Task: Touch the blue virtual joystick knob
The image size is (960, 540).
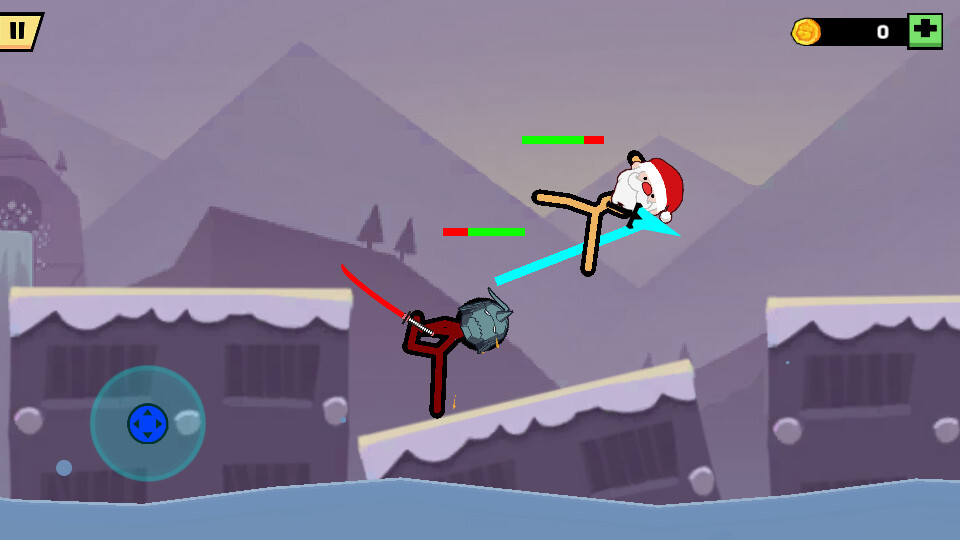Action: (x=148, y=423)
